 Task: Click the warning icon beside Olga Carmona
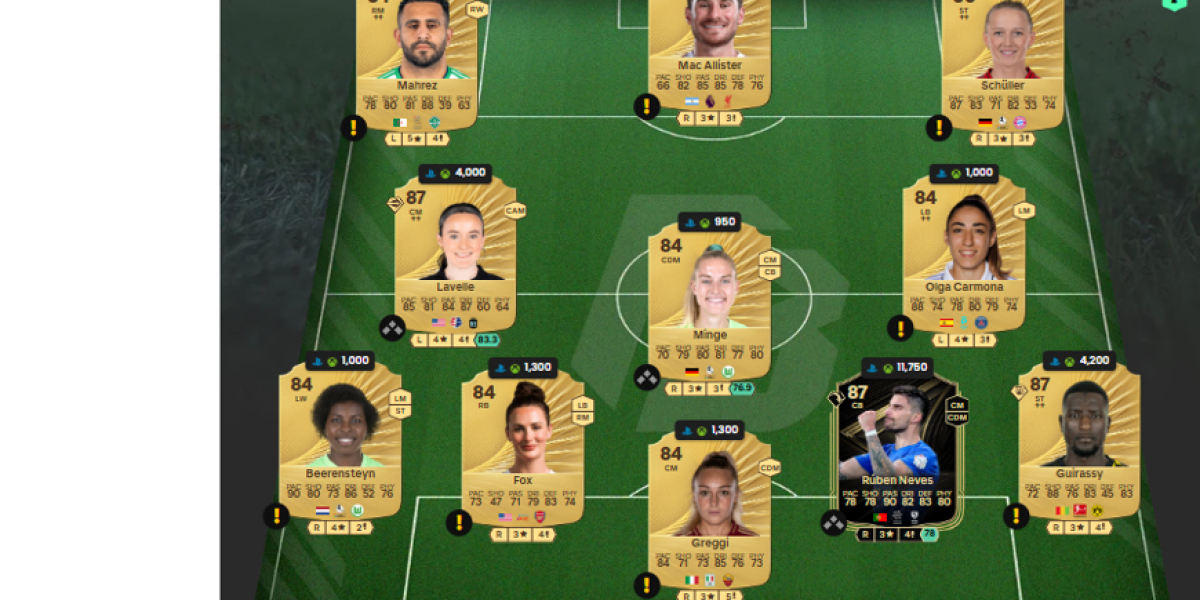point(900,328)
